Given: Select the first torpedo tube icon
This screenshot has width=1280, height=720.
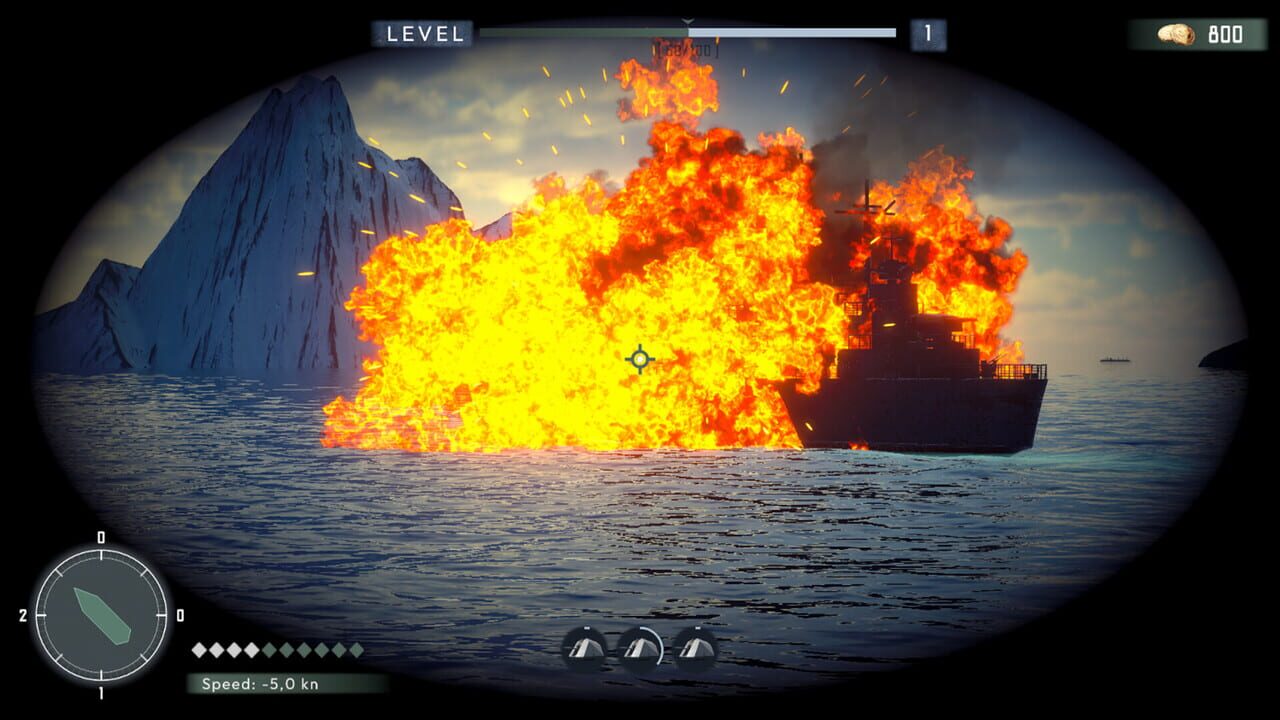Looking at the screenshot, I should coord(585,648).
